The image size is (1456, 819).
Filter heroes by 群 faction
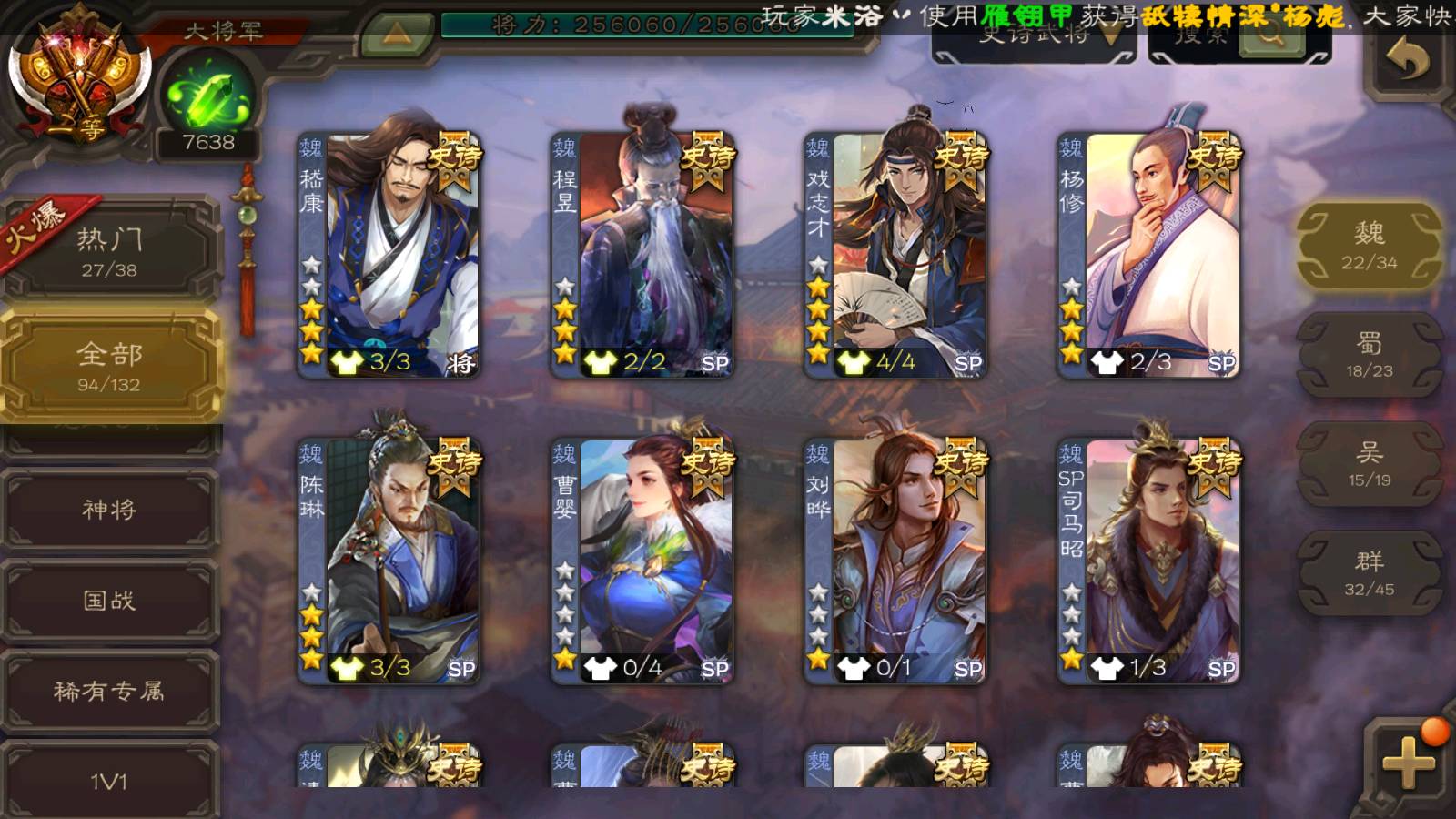coord(1369,573)
